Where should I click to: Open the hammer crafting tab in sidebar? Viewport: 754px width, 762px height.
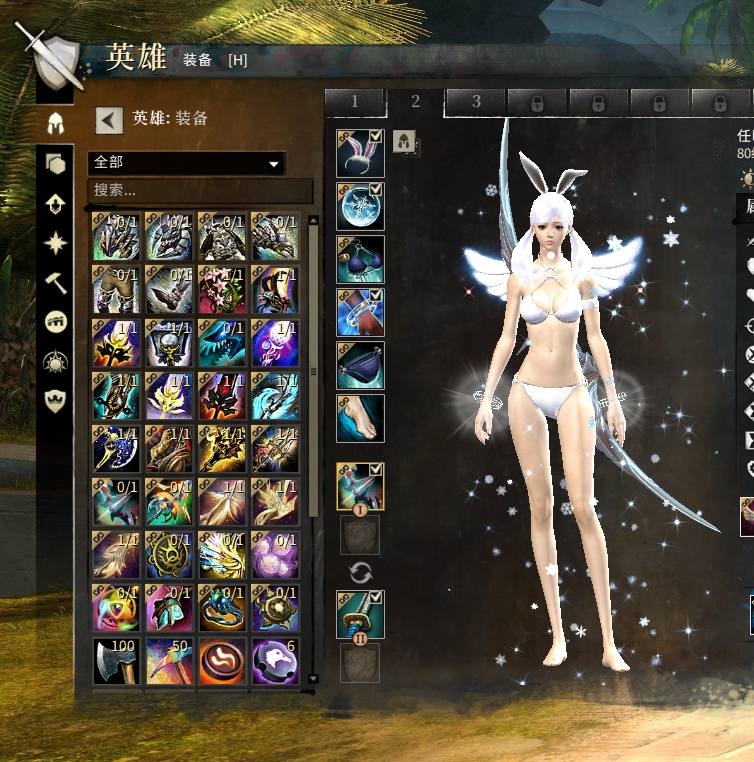point(56,282)
